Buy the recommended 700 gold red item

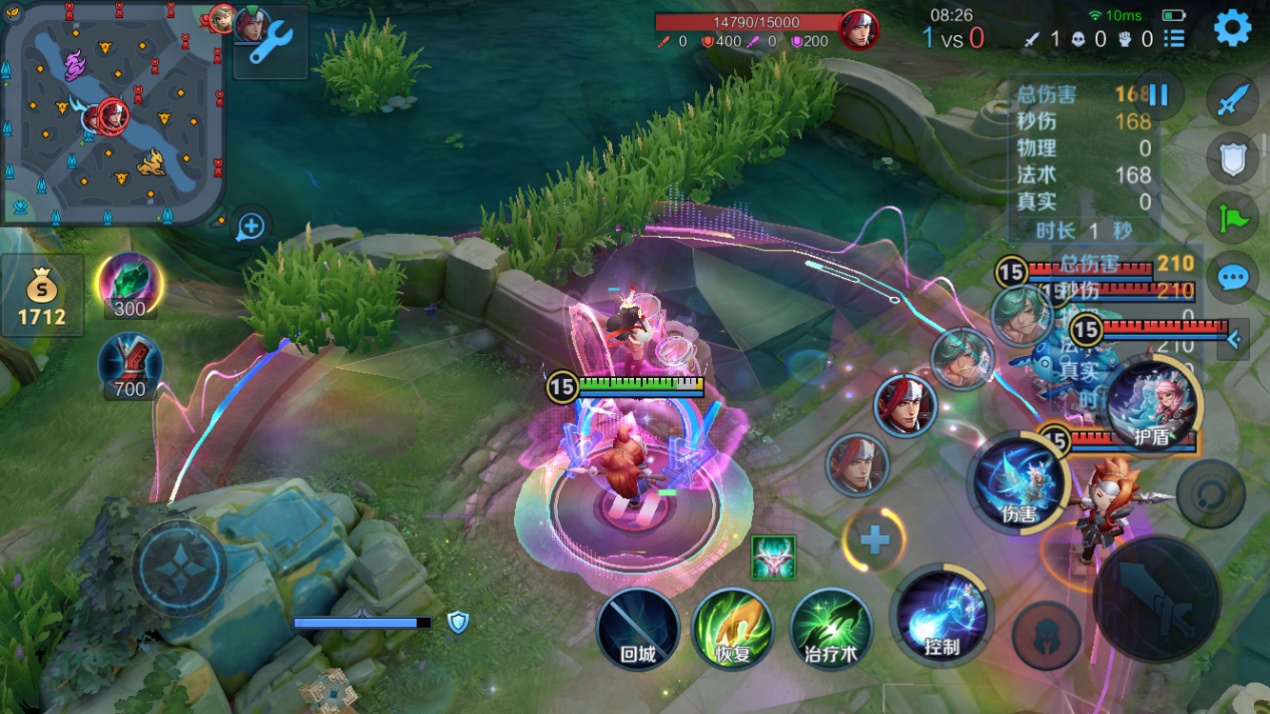(x=129, y=366)
